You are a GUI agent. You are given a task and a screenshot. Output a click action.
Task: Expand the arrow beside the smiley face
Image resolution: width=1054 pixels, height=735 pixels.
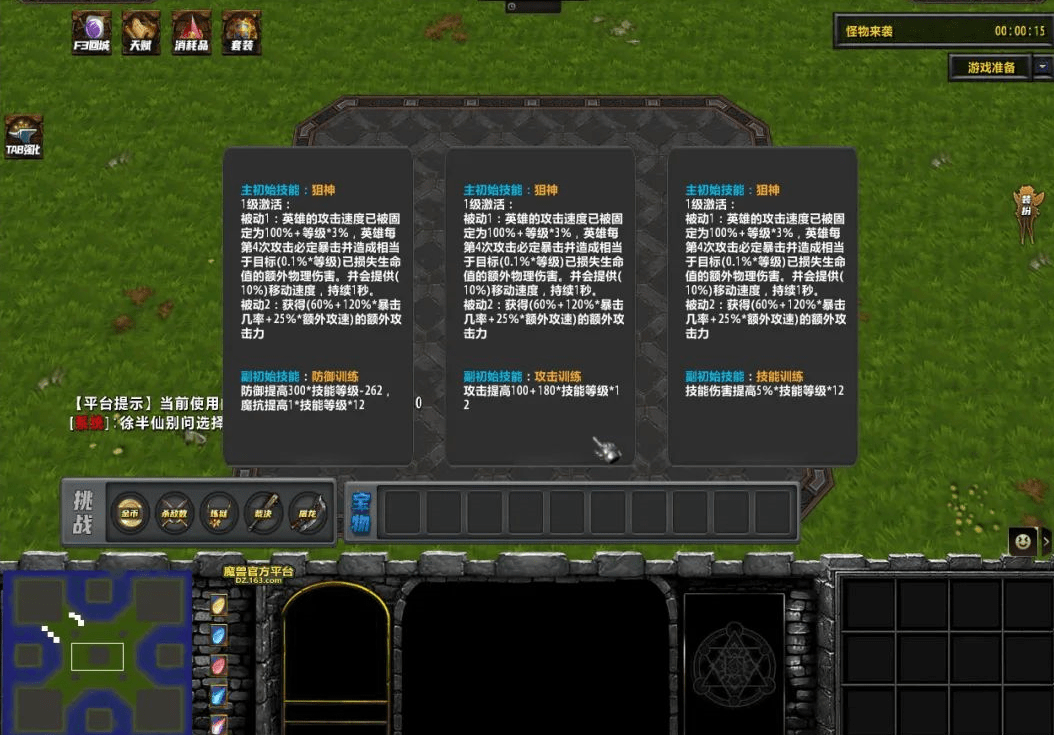click(x=1046, y=541)
